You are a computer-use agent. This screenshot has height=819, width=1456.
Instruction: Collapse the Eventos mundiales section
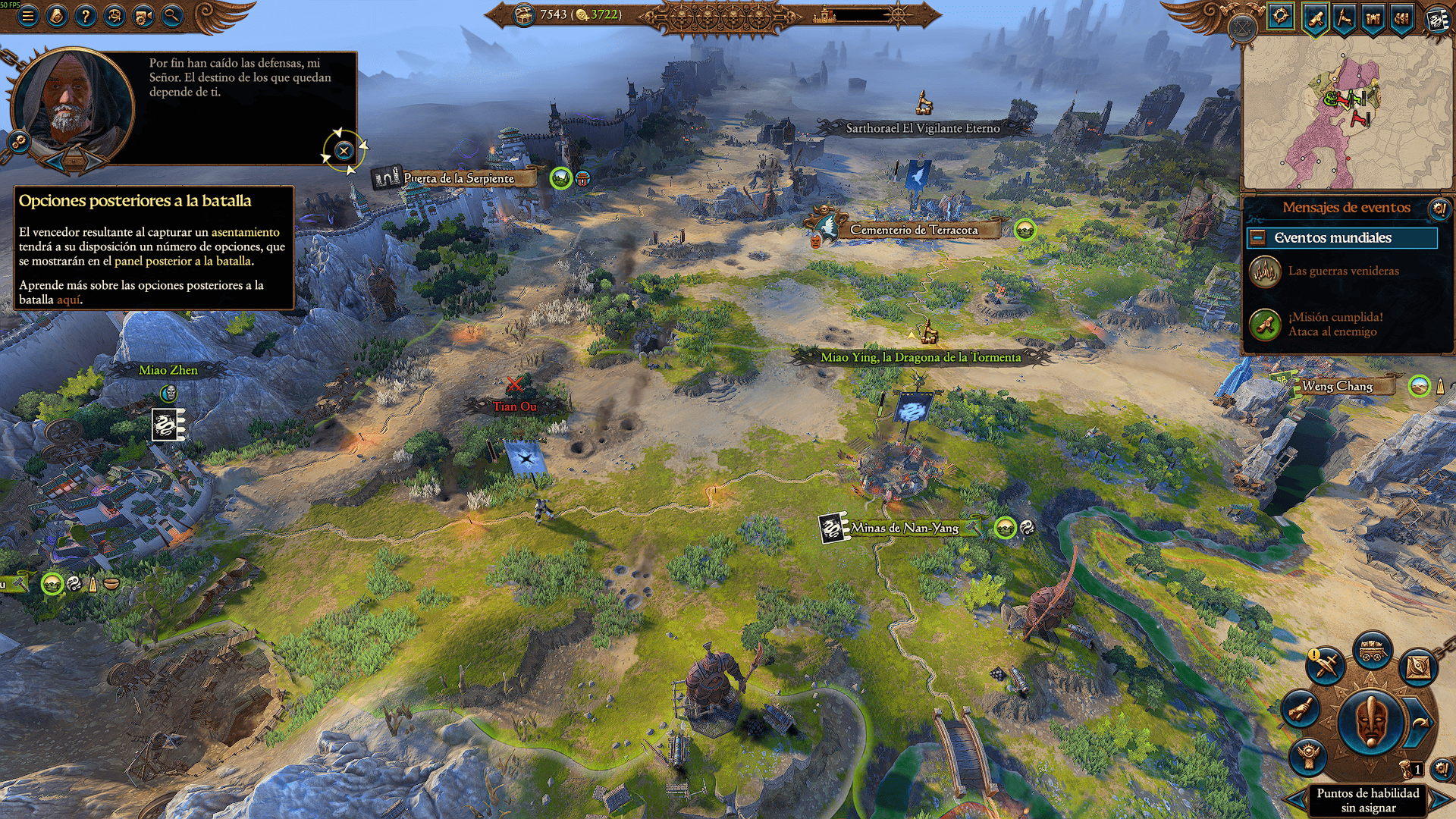point(1257,238)
